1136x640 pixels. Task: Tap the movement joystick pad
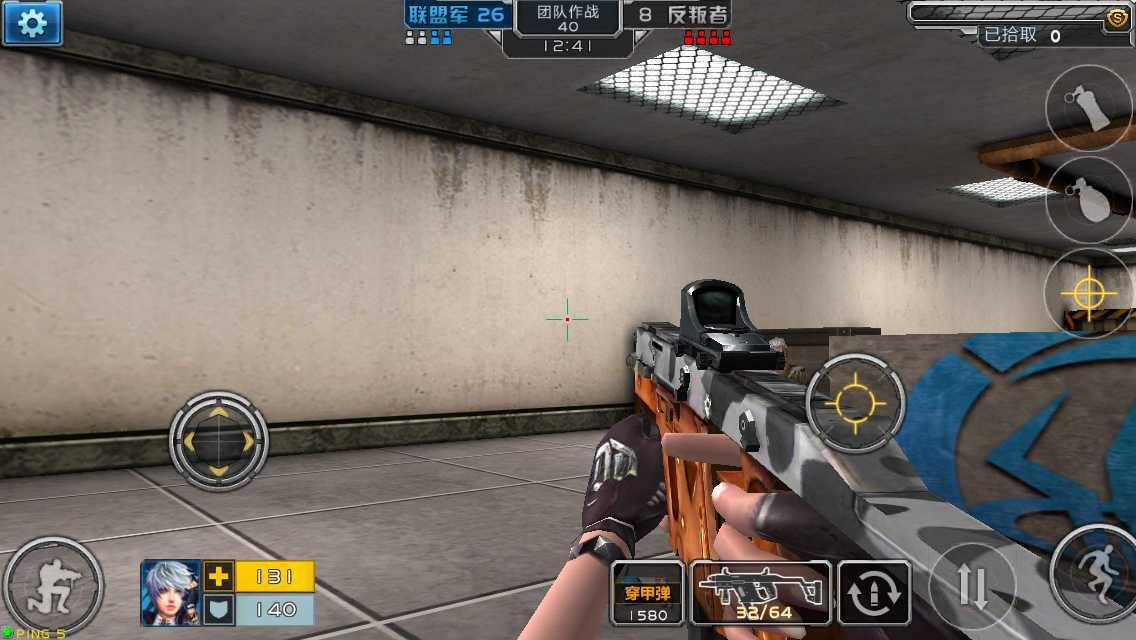click(x=219, y=439)
